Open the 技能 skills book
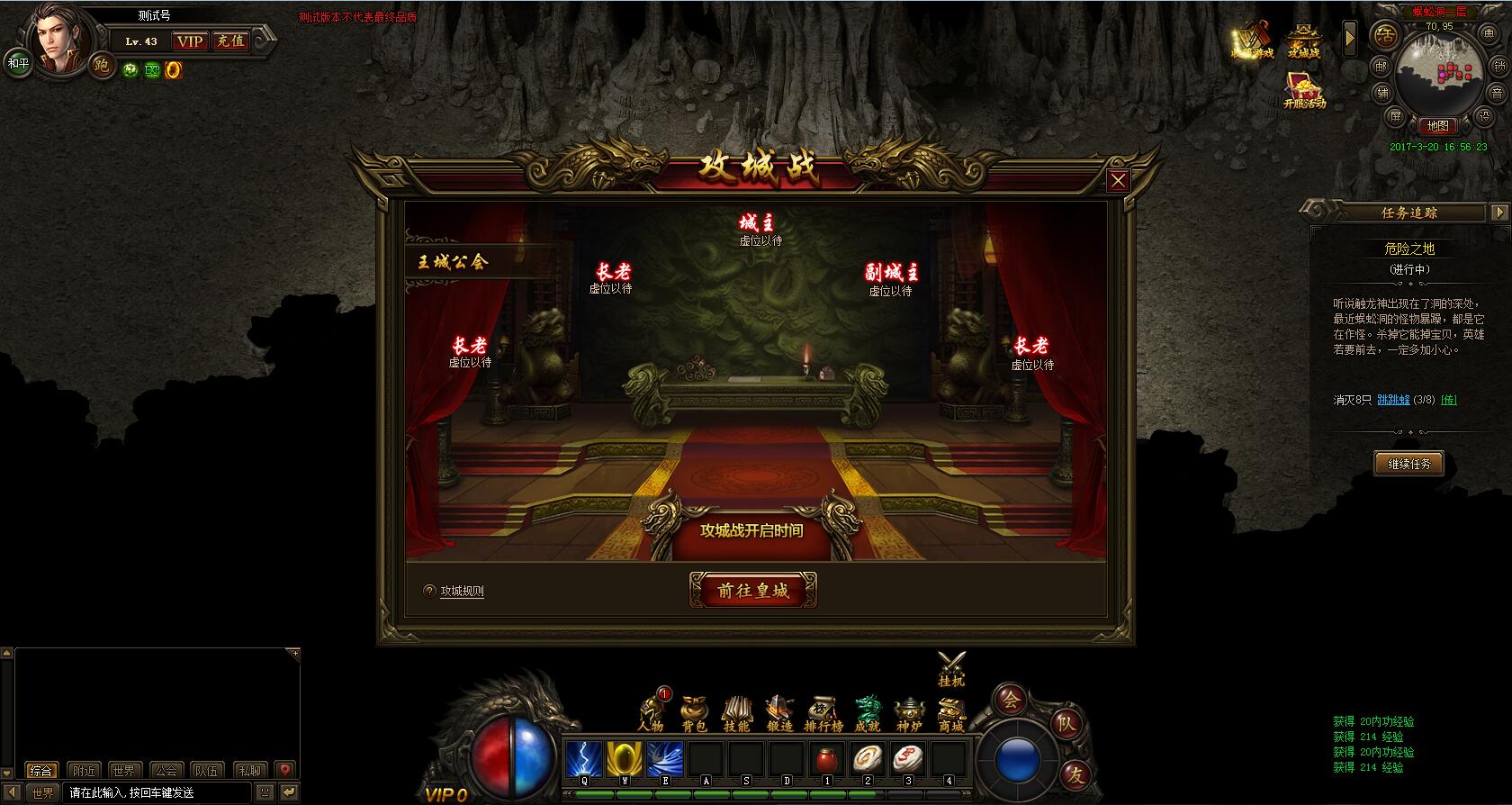This screenshot has height=805, width=1512. (x=736, y=713)
